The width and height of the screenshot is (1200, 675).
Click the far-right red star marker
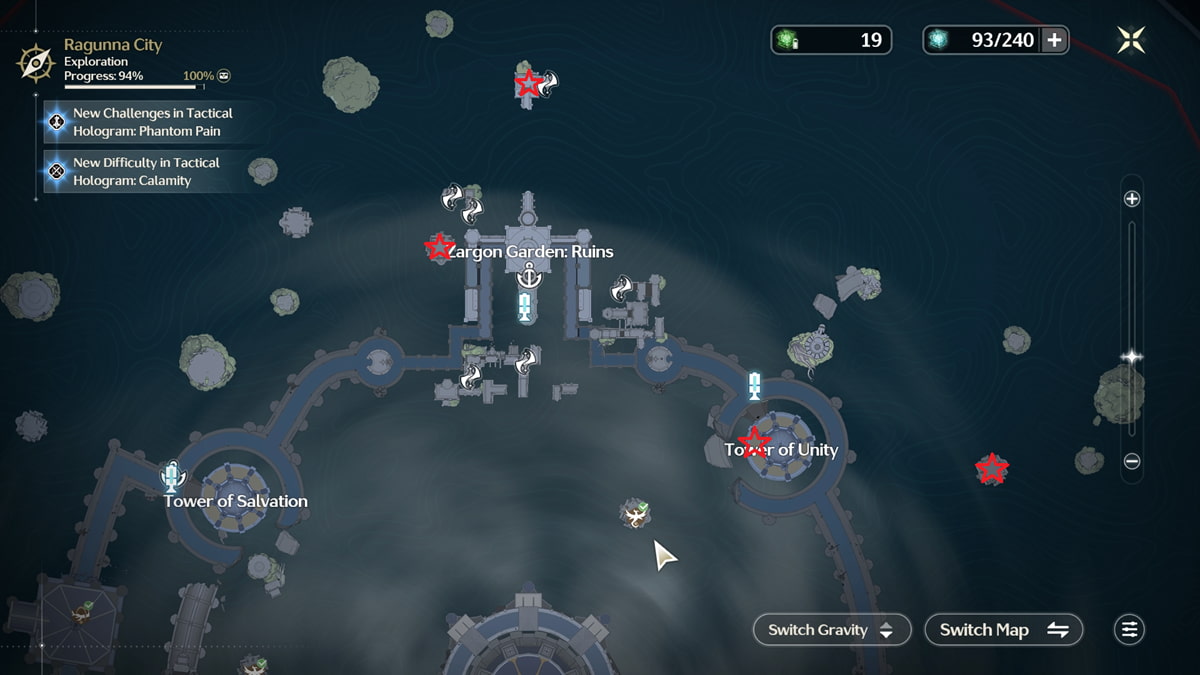[991, 468]
